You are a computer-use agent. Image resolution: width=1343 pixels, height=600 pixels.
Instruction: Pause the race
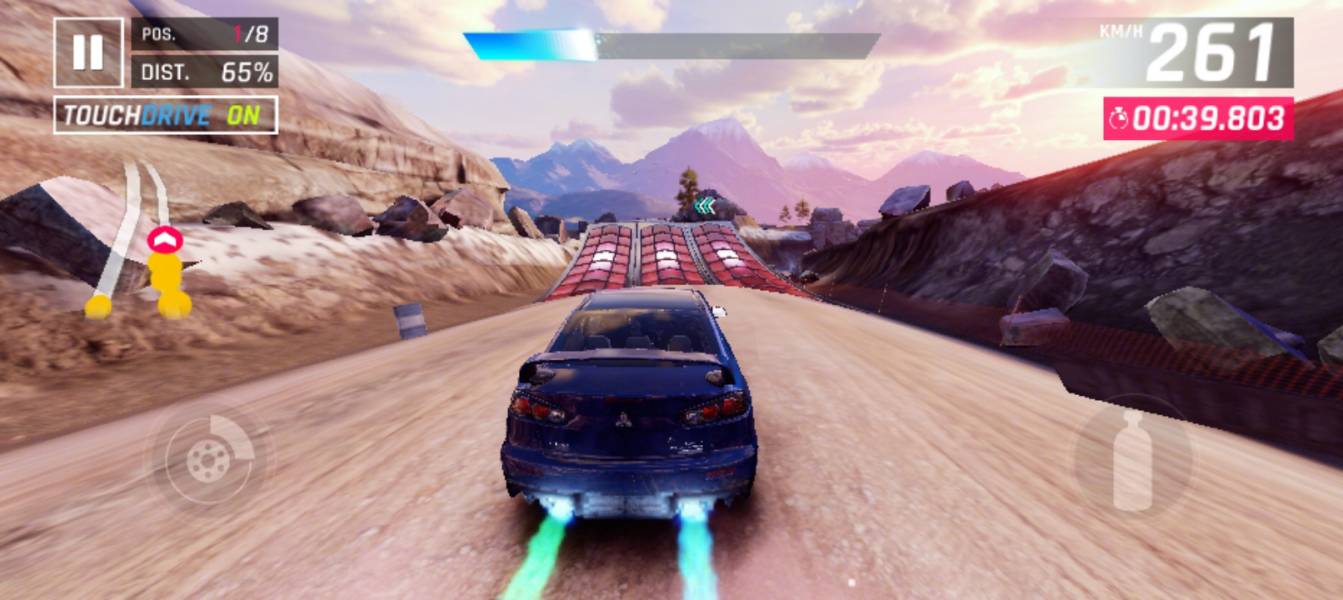pyautogui.click(x=89, y=52)
